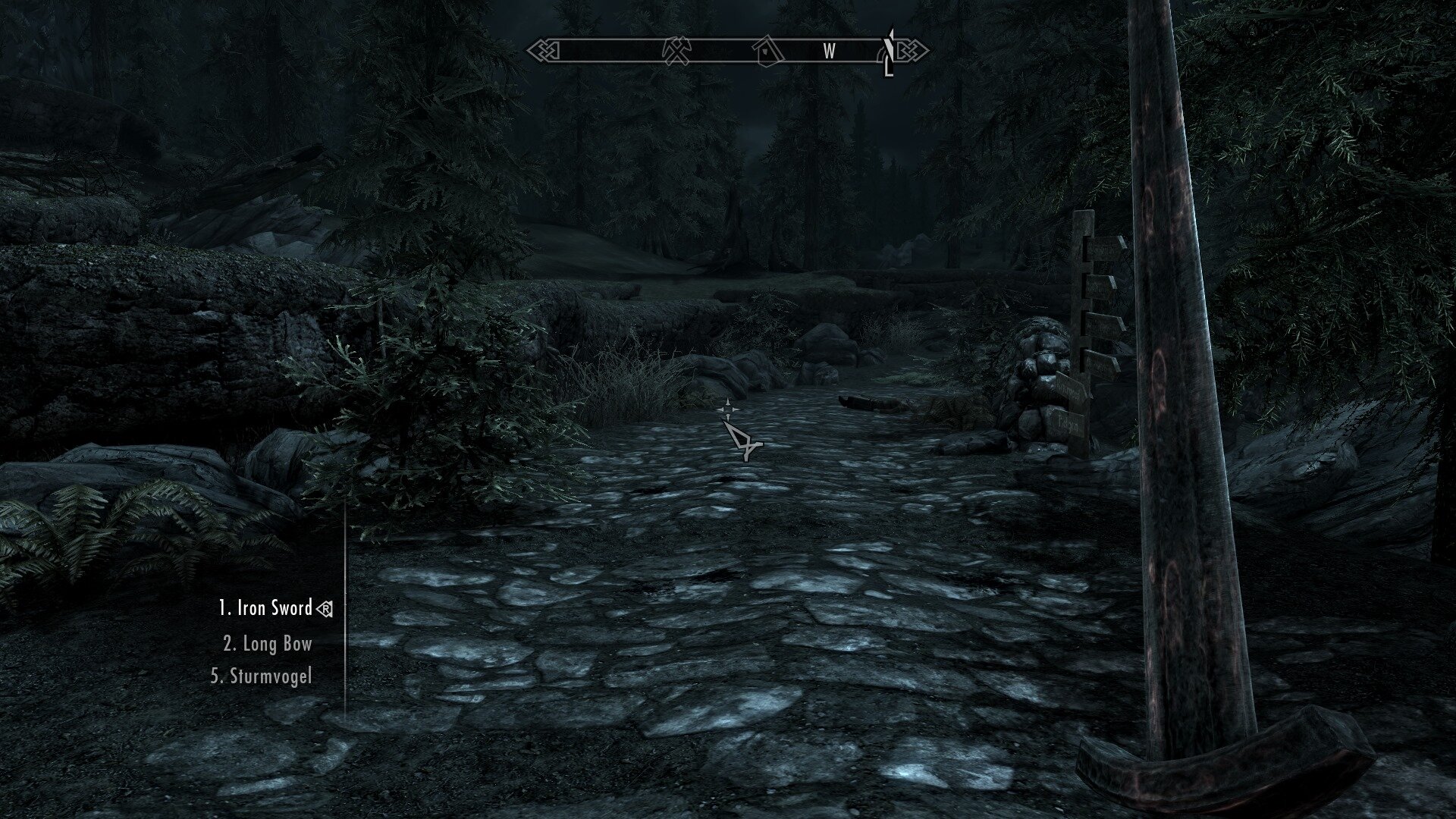Click the right knotwork end of the compass bar
This screenshot has width=1456, height=819.
point(910,52)
